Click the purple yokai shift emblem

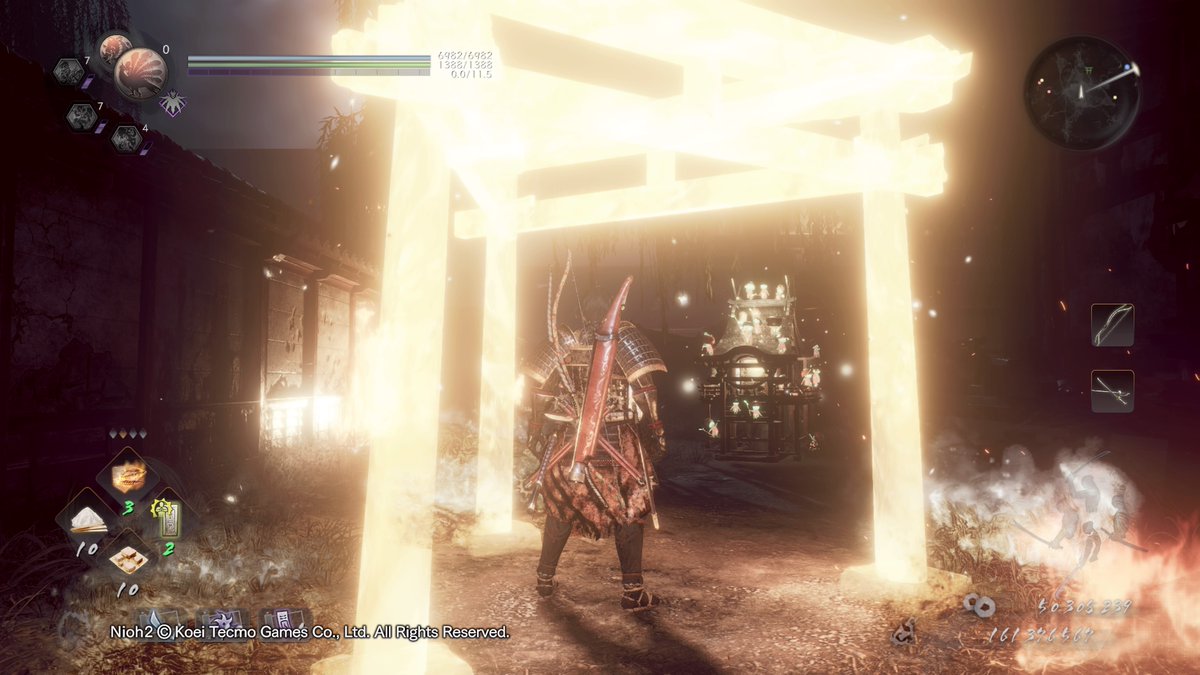point(173,103)
